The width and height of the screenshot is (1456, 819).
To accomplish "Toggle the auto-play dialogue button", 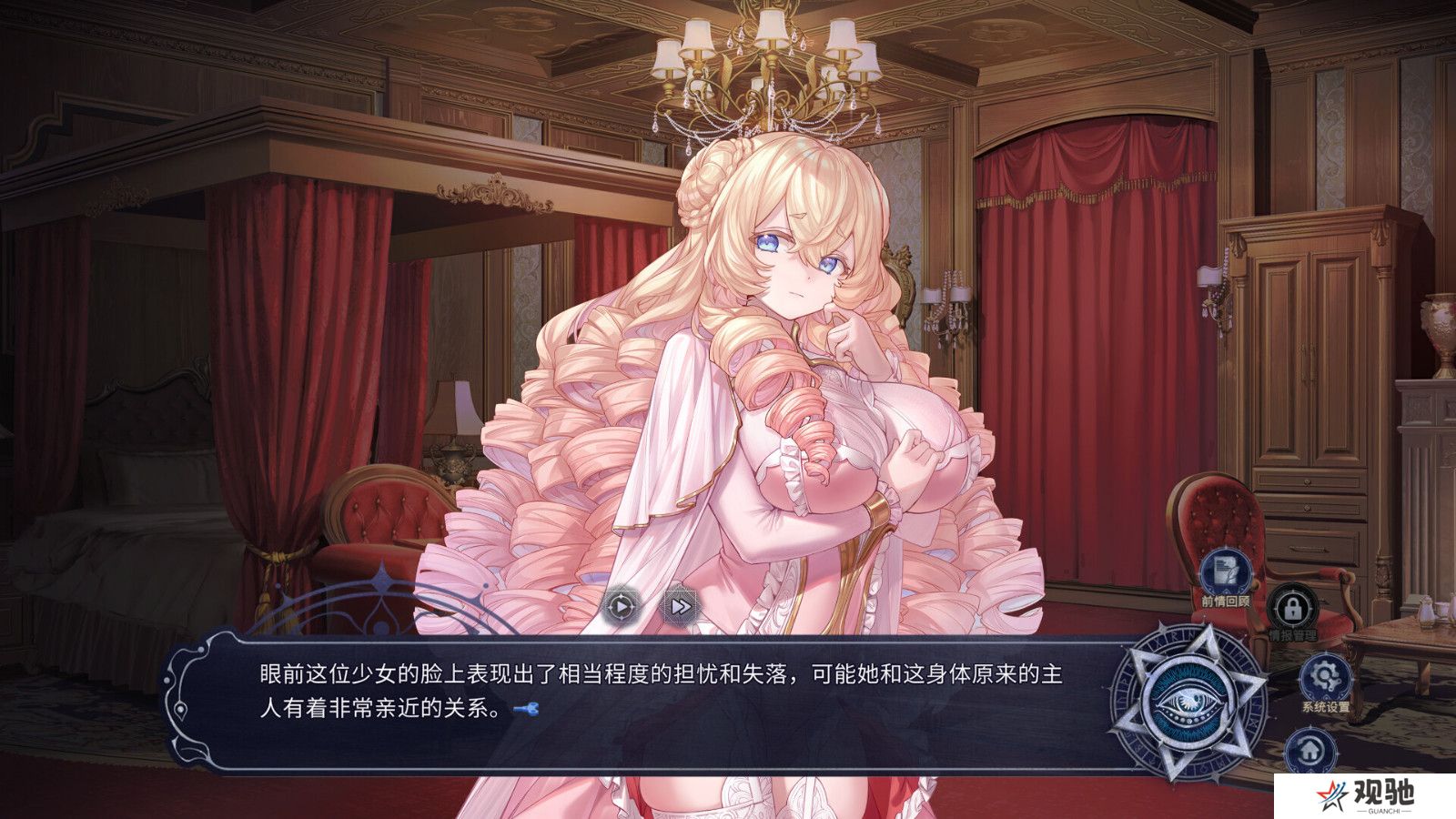I will 620,604.
